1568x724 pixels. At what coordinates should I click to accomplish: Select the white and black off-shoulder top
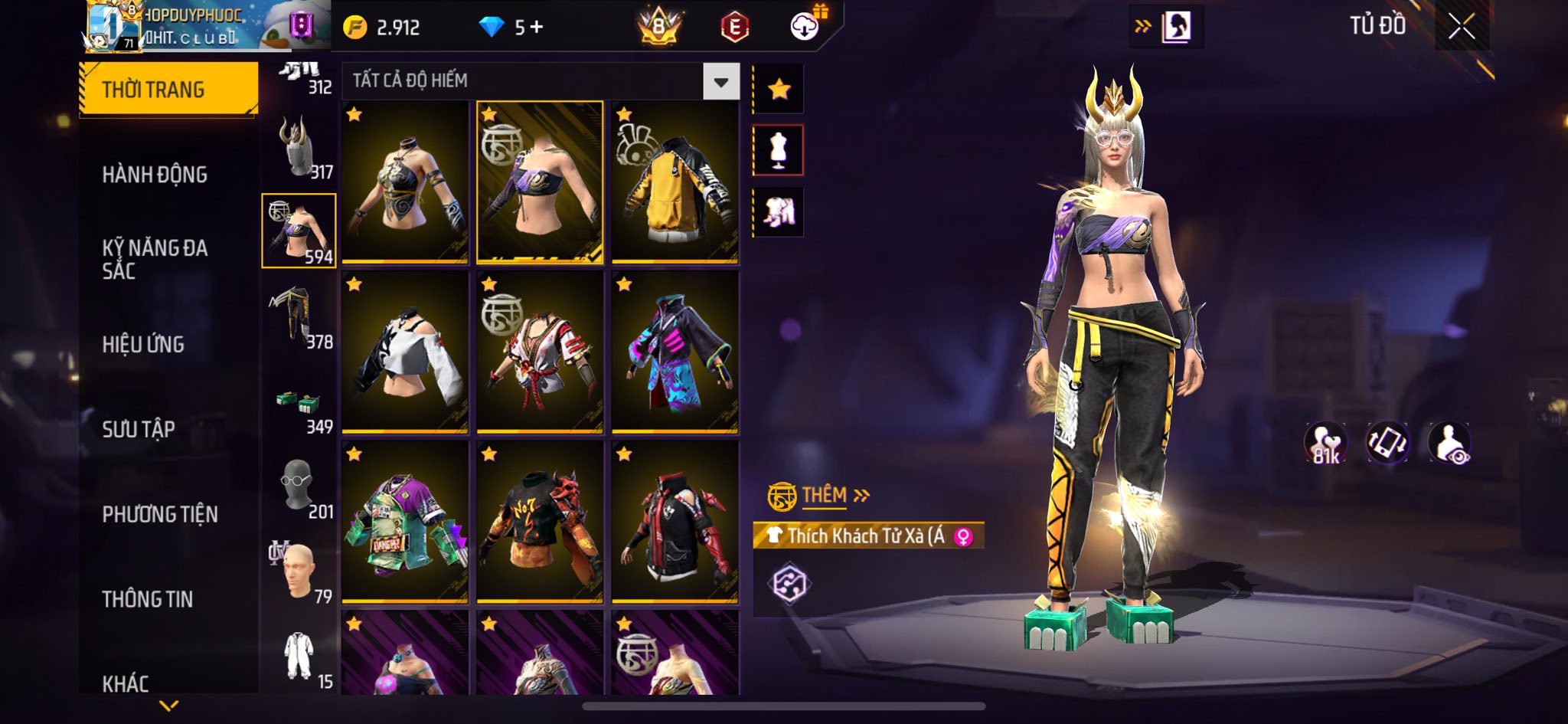(x=405, y=352)
